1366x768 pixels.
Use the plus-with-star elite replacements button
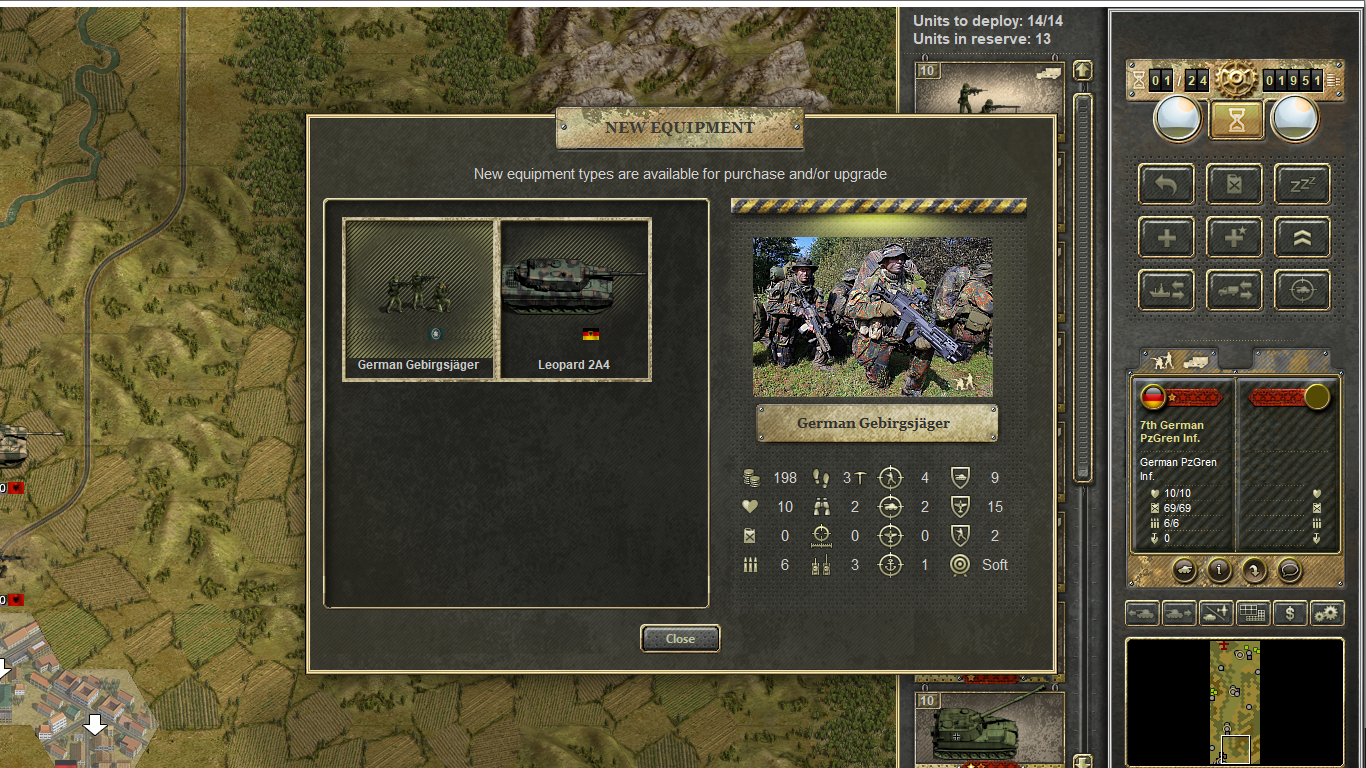point(1234,238)
